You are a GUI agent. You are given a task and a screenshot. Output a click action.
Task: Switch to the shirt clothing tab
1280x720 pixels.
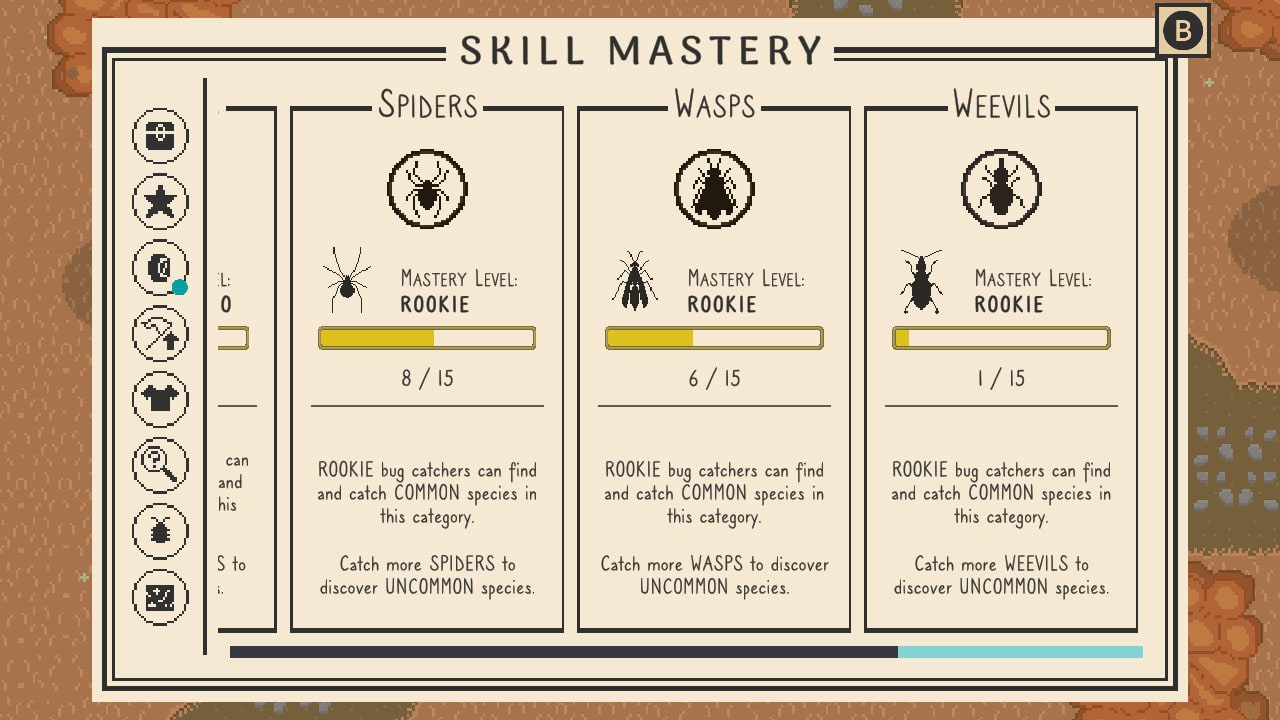pyautogui.click(x=160, y=398)
